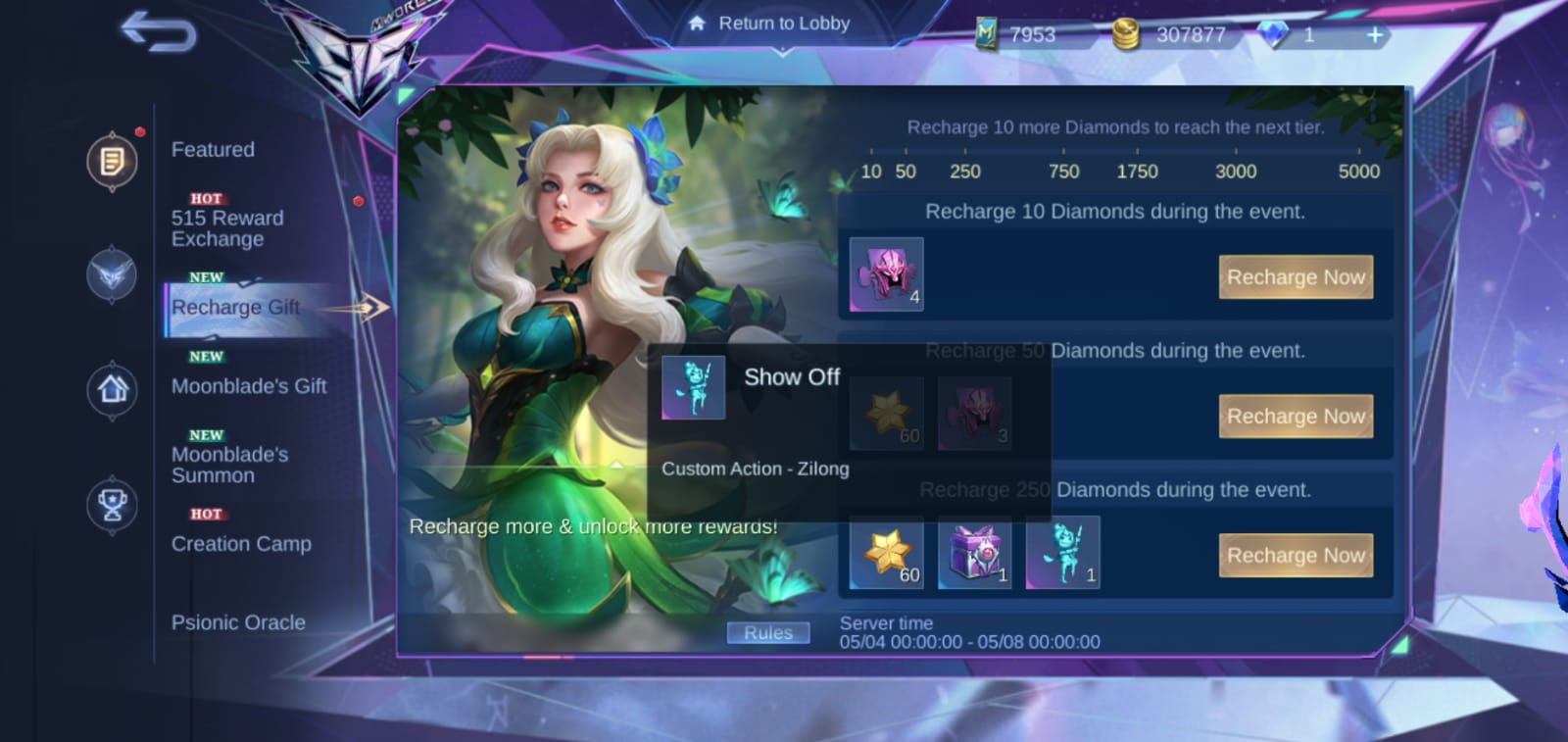Open the trophy icon in the sidebar
This screenshot has width=1568, height=742.
112,505
